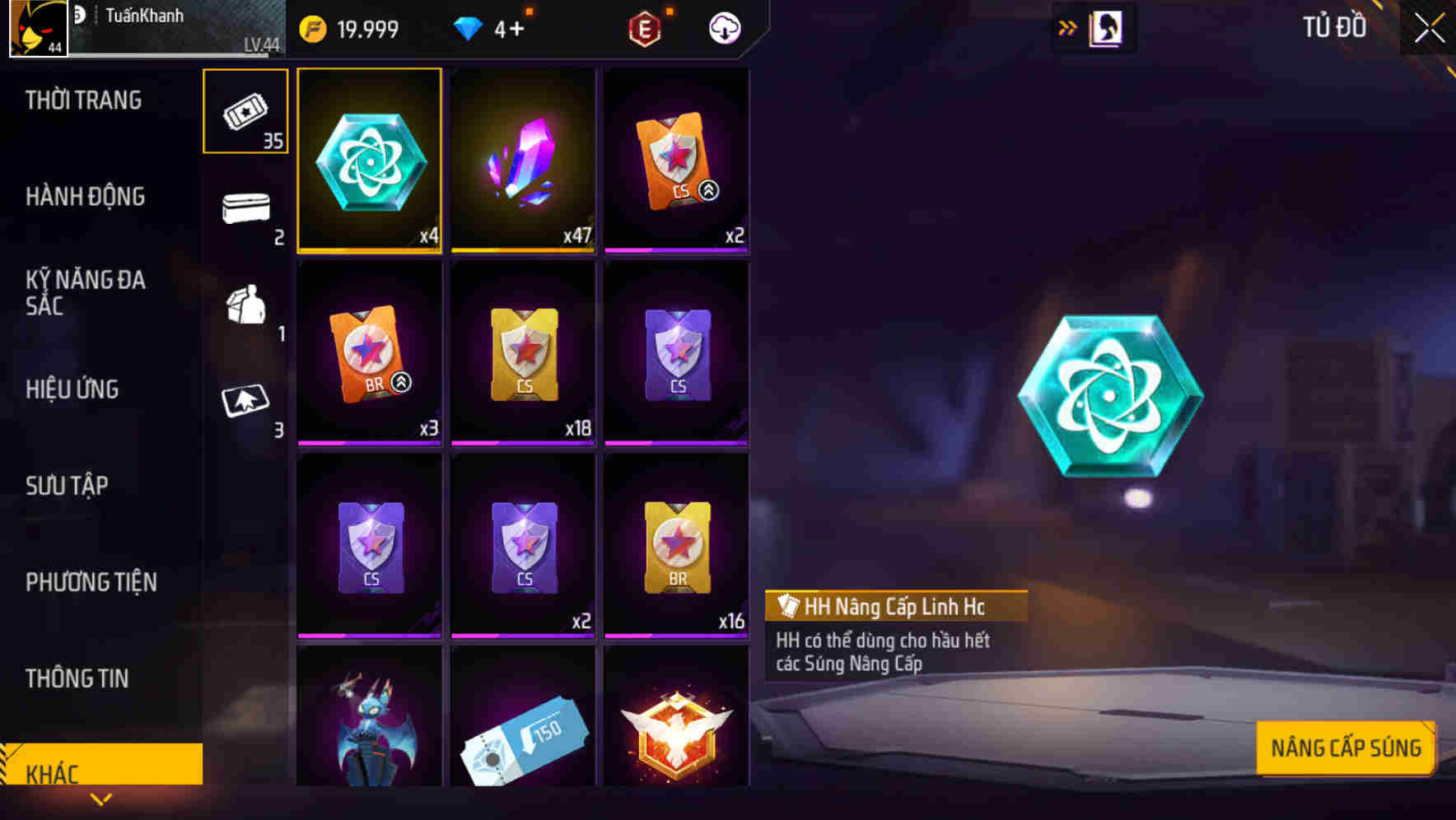Select the card filter icon showing 3
The height and width of the screenshot is (820, 1456).
point(245,401)
